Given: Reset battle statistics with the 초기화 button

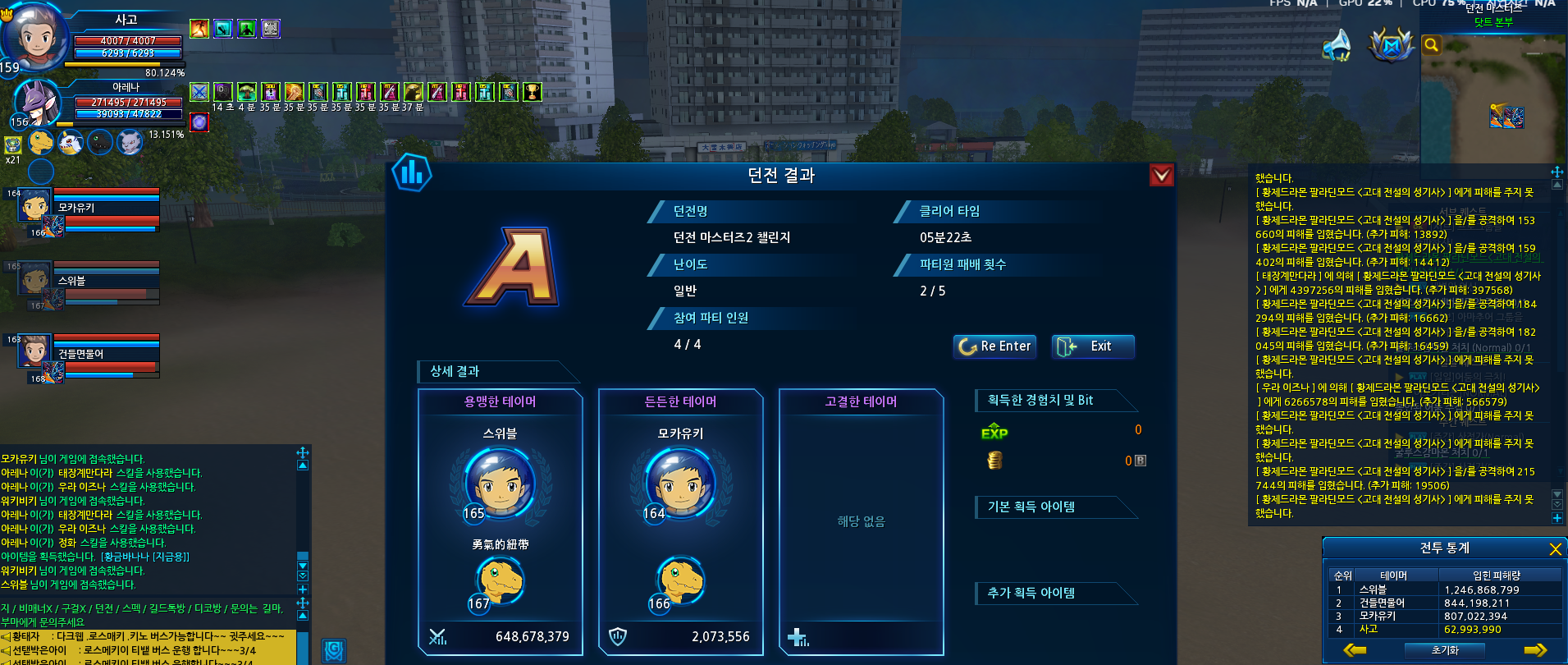Looking at the screenshot, I should [1445, 650].
